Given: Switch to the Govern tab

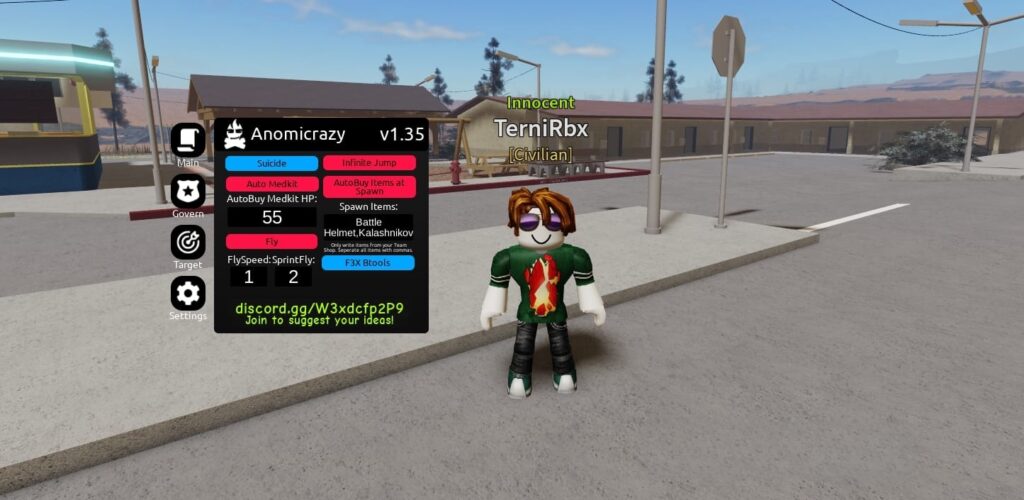Looking at the screenshot, I should click(x=188, y=190).
